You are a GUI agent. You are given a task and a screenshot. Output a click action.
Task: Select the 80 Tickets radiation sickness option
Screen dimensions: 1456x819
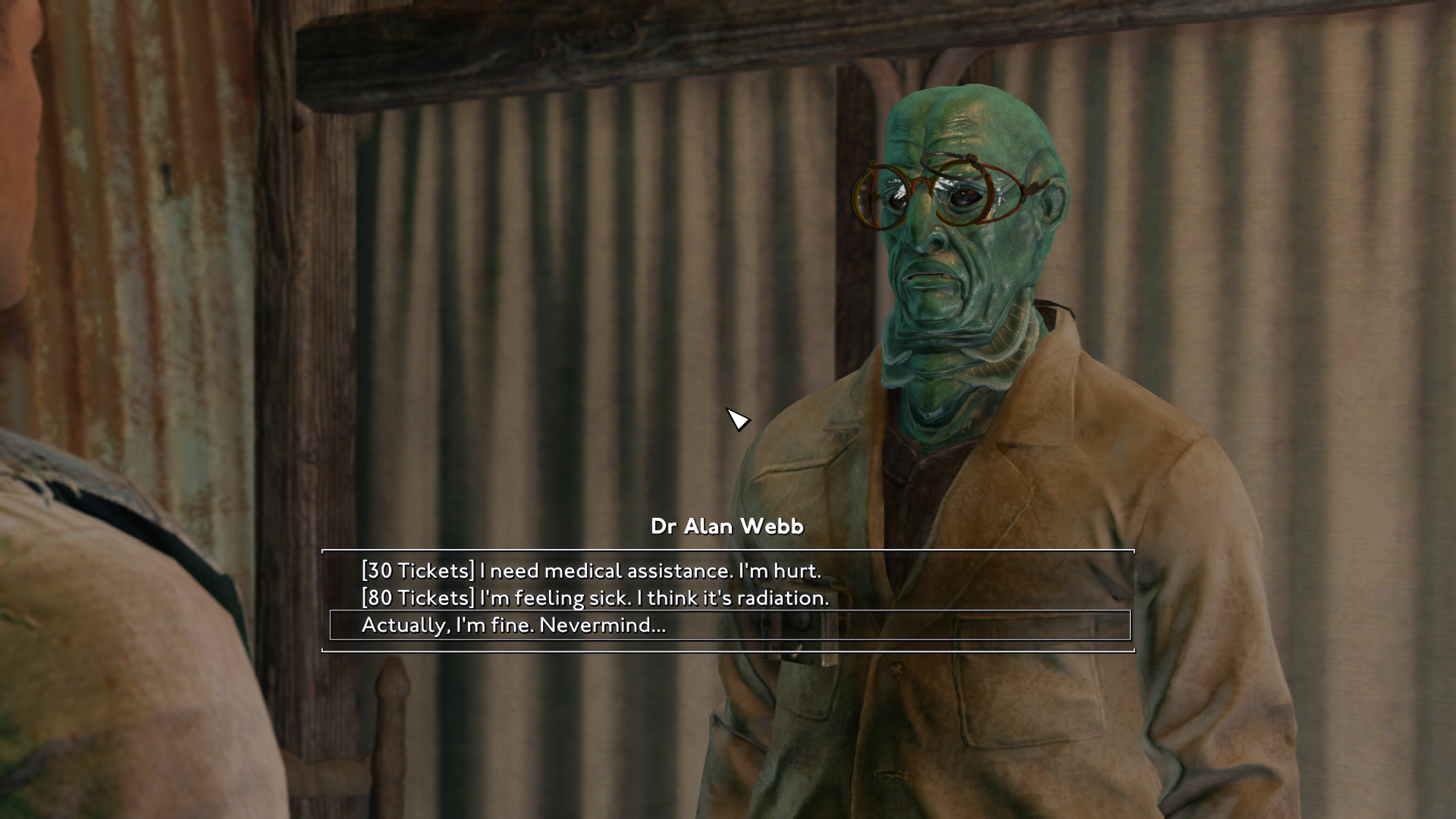click(595, 598)
